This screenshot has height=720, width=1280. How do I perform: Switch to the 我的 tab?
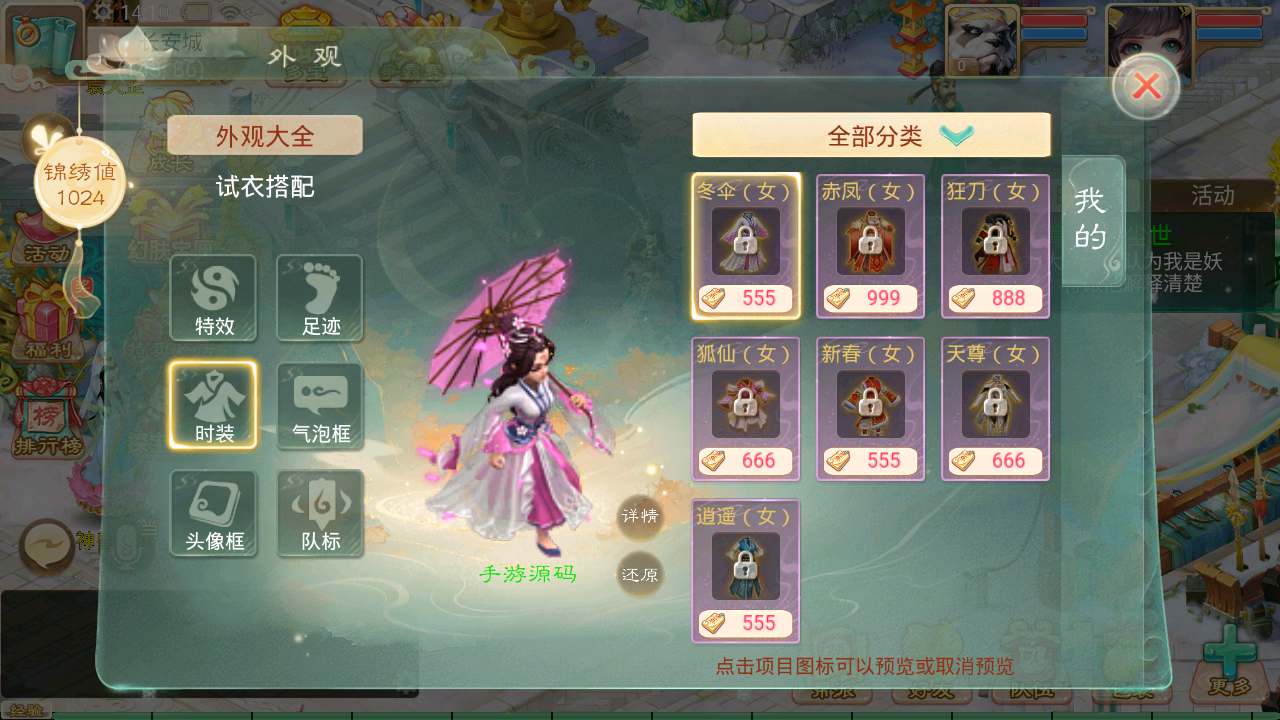coord(1090,218)
